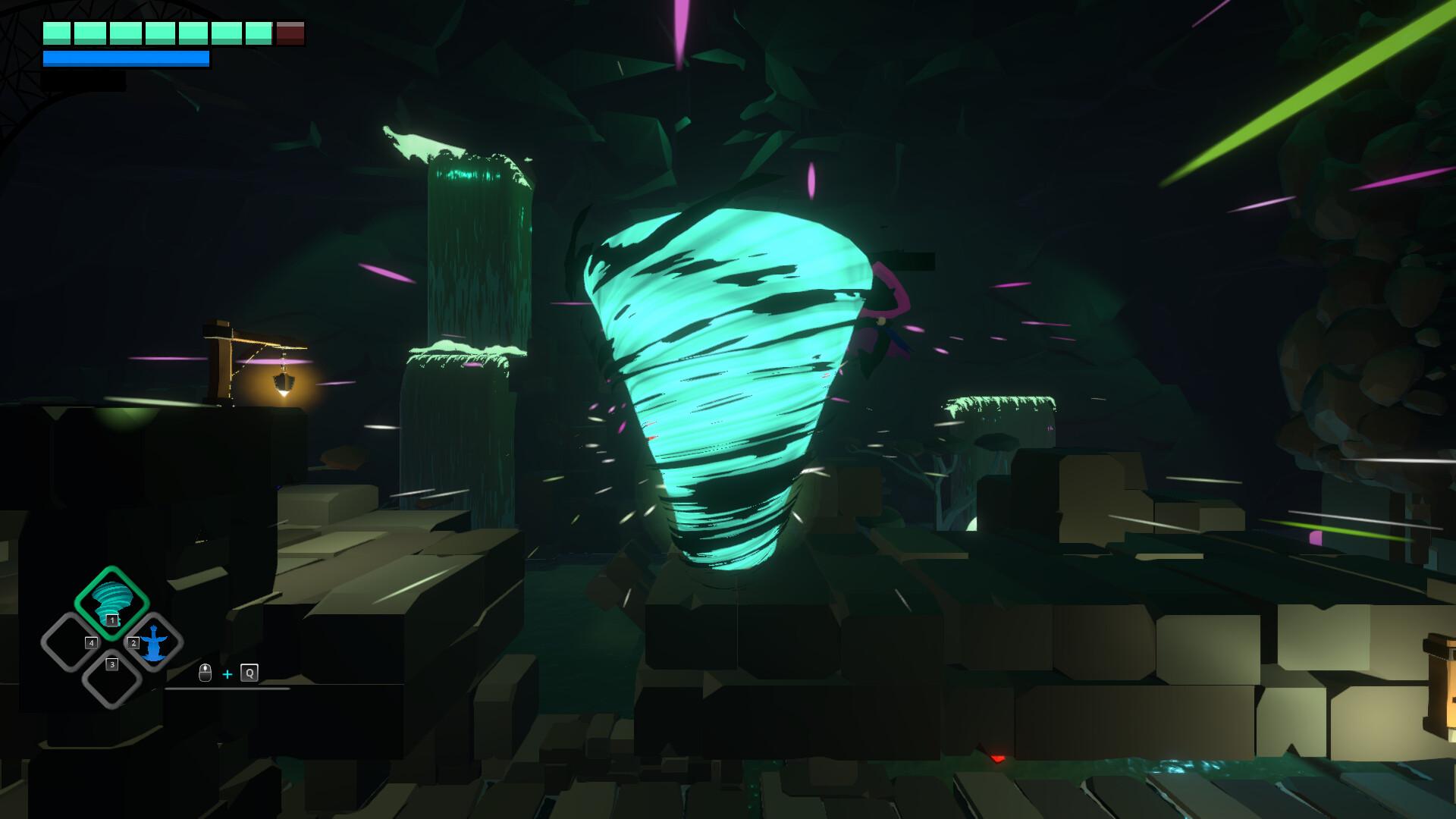Click the hotkey 1 badge on the tornado ability
This screenshot has width=1456, height=819.
111,620
